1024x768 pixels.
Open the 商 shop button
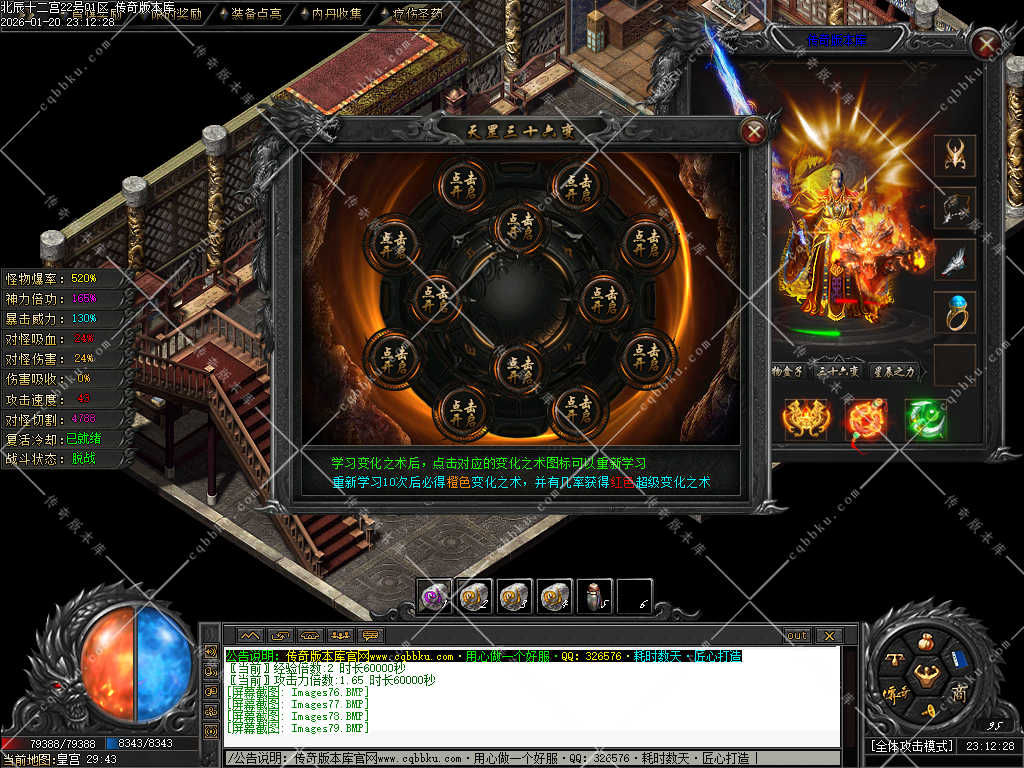pyautogui.click(x=960, y=692)
